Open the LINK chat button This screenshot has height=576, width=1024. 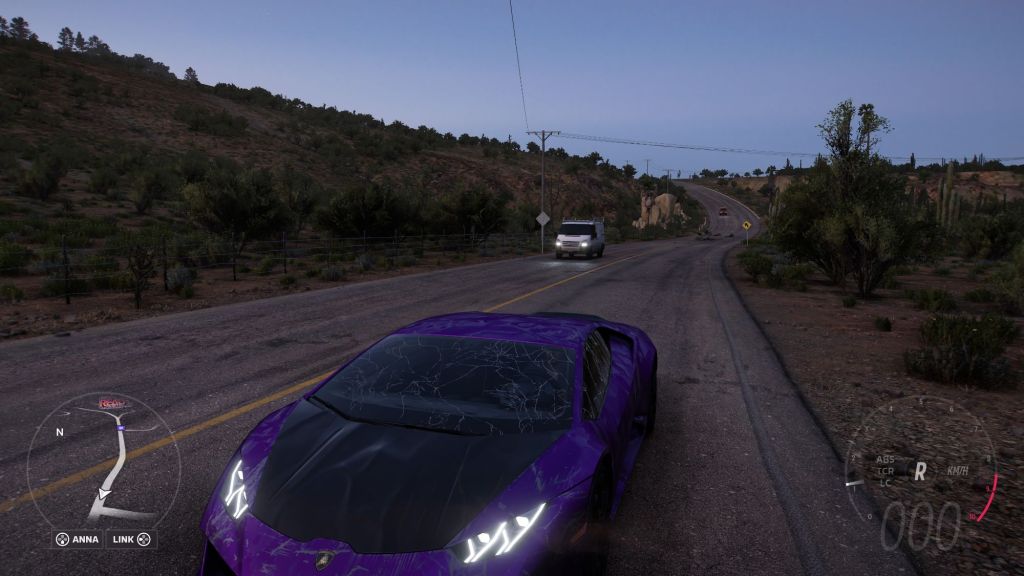131,539
